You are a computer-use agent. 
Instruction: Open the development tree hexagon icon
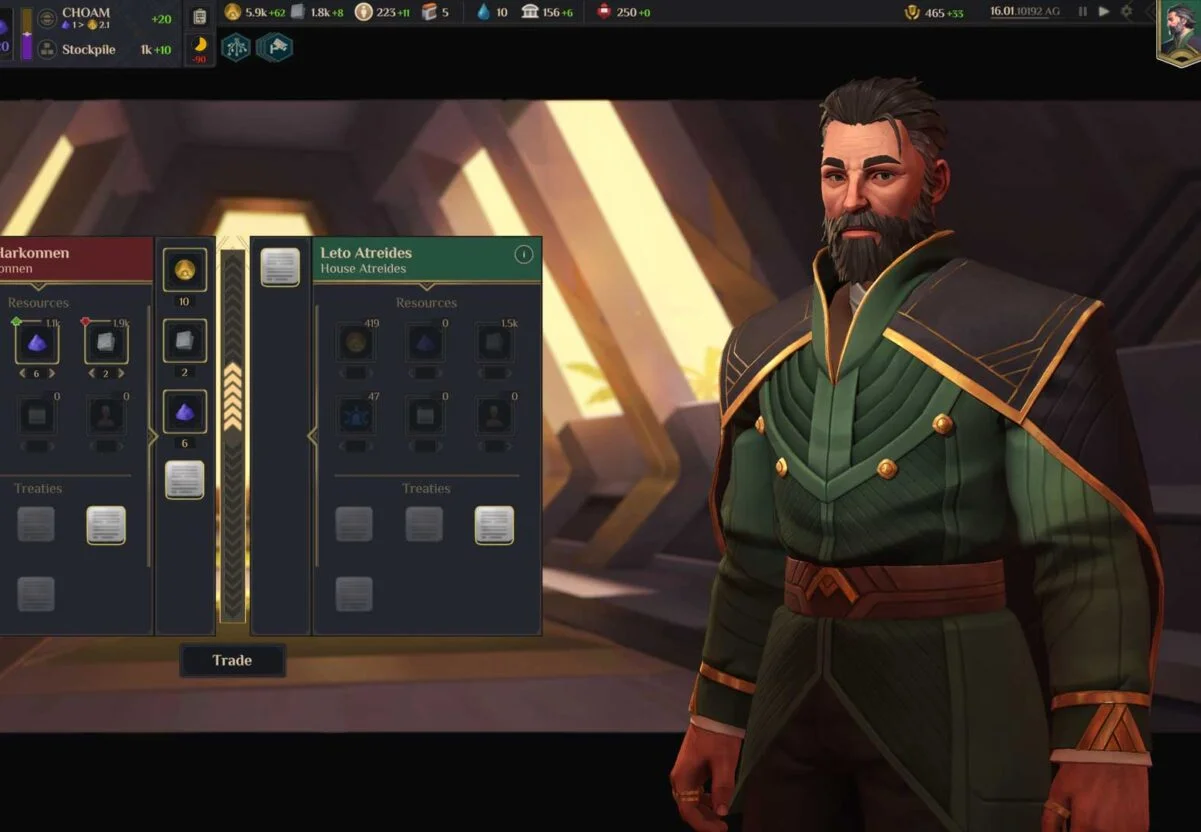coord(236,47)
